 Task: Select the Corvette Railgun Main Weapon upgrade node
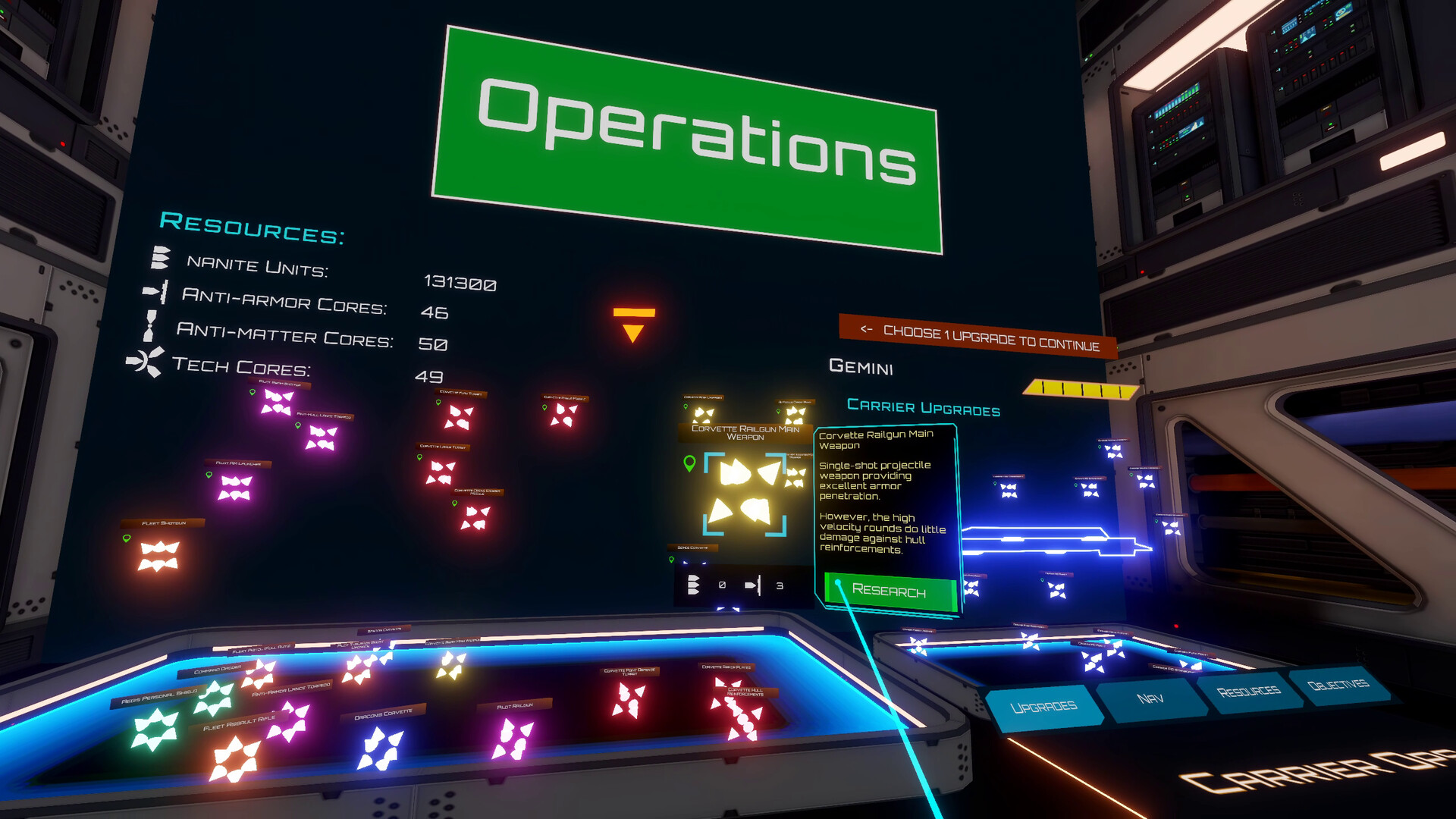(x=746, y=493)
